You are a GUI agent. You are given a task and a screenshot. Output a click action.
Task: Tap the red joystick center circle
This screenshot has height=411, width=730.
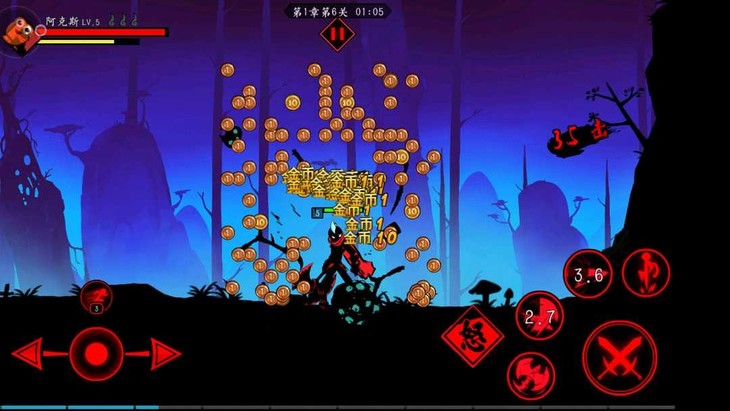[97, 353]
